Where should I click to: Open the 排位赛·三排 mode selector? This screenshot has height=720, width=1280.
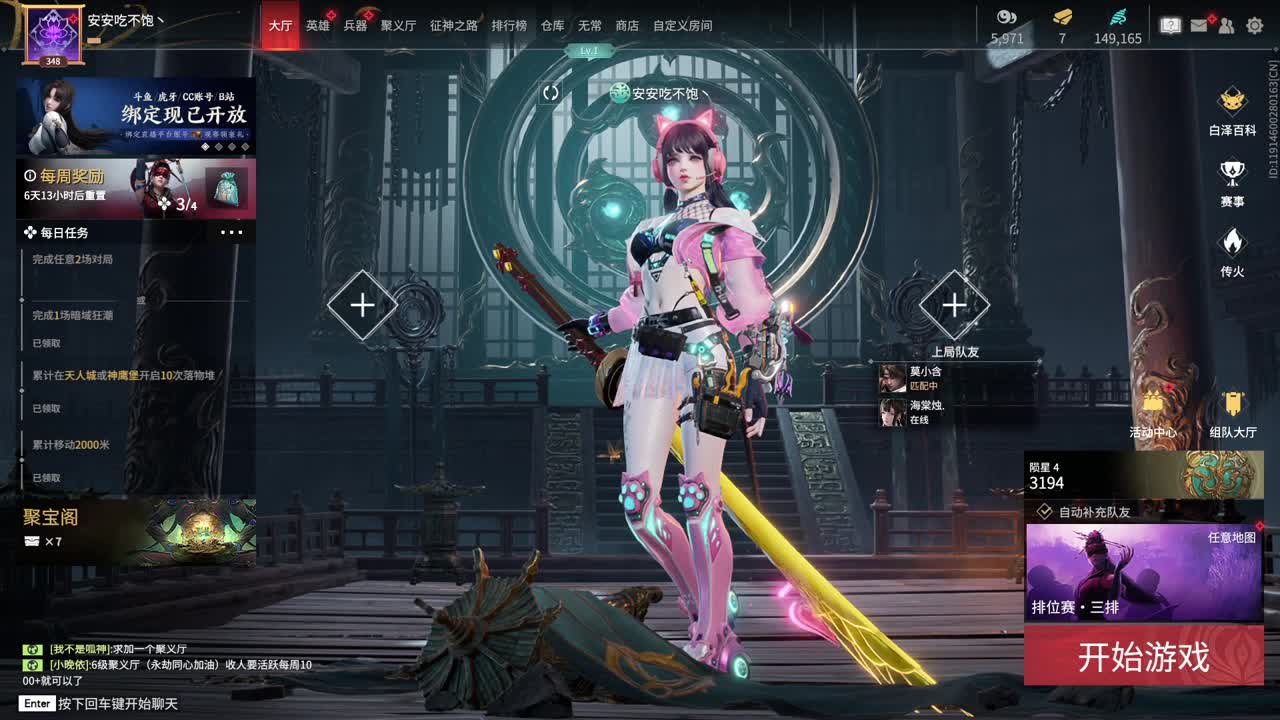tap(1077, 607)
